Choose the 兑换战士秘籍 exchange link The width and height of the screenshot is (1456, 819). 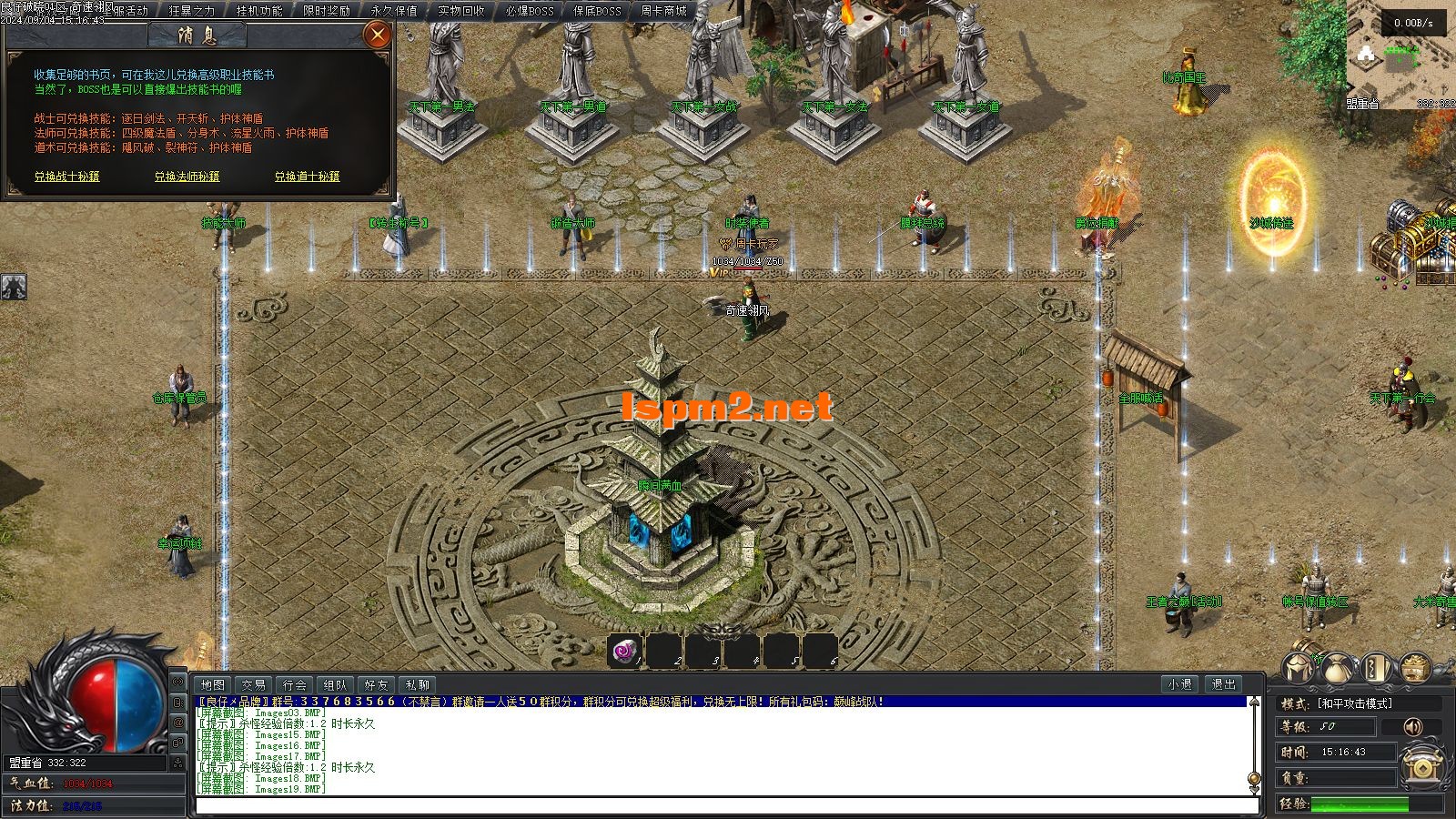pyautogui.click(x=67, y=177)
